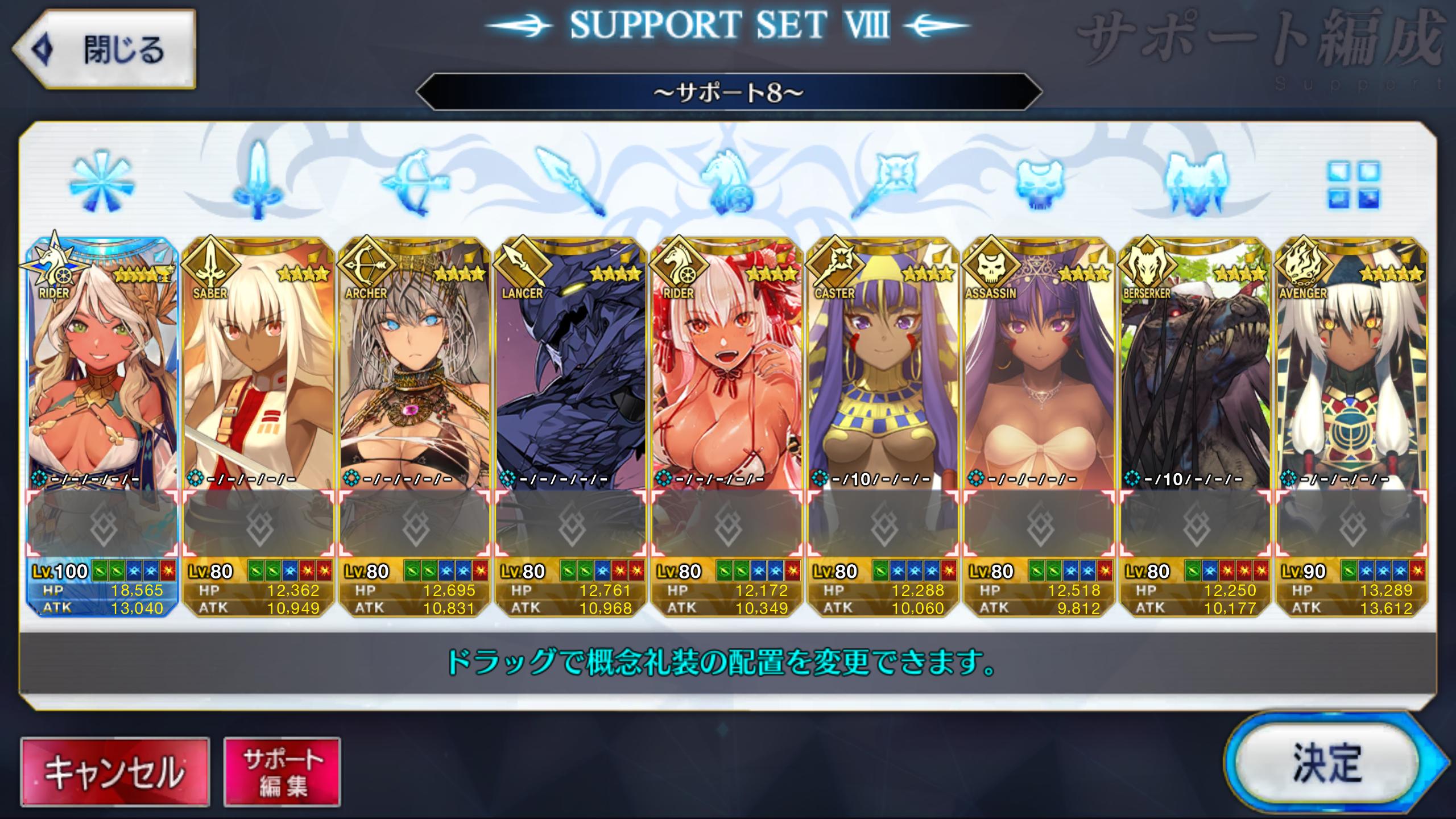1456x819 pixels.
Task: Close the support setup screen
Action: click(105, 49)
